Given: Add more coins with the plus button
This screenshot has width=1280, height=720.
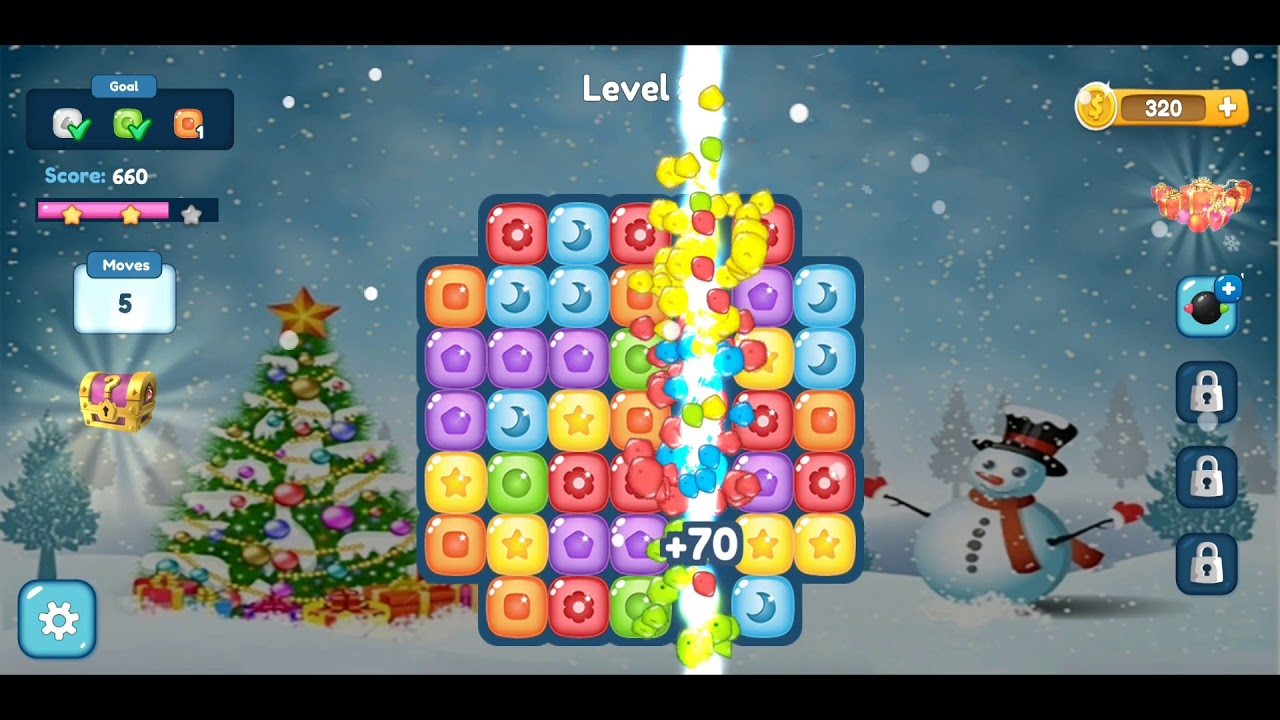Looking at the screenshot, I should pos(1227,108).
